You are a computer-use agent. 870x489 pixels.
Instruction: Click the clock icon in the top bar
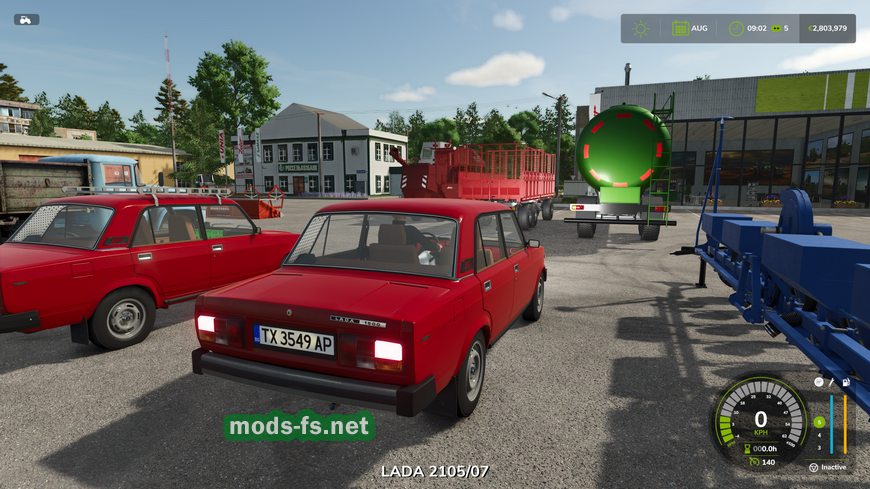tap(736, 28)
